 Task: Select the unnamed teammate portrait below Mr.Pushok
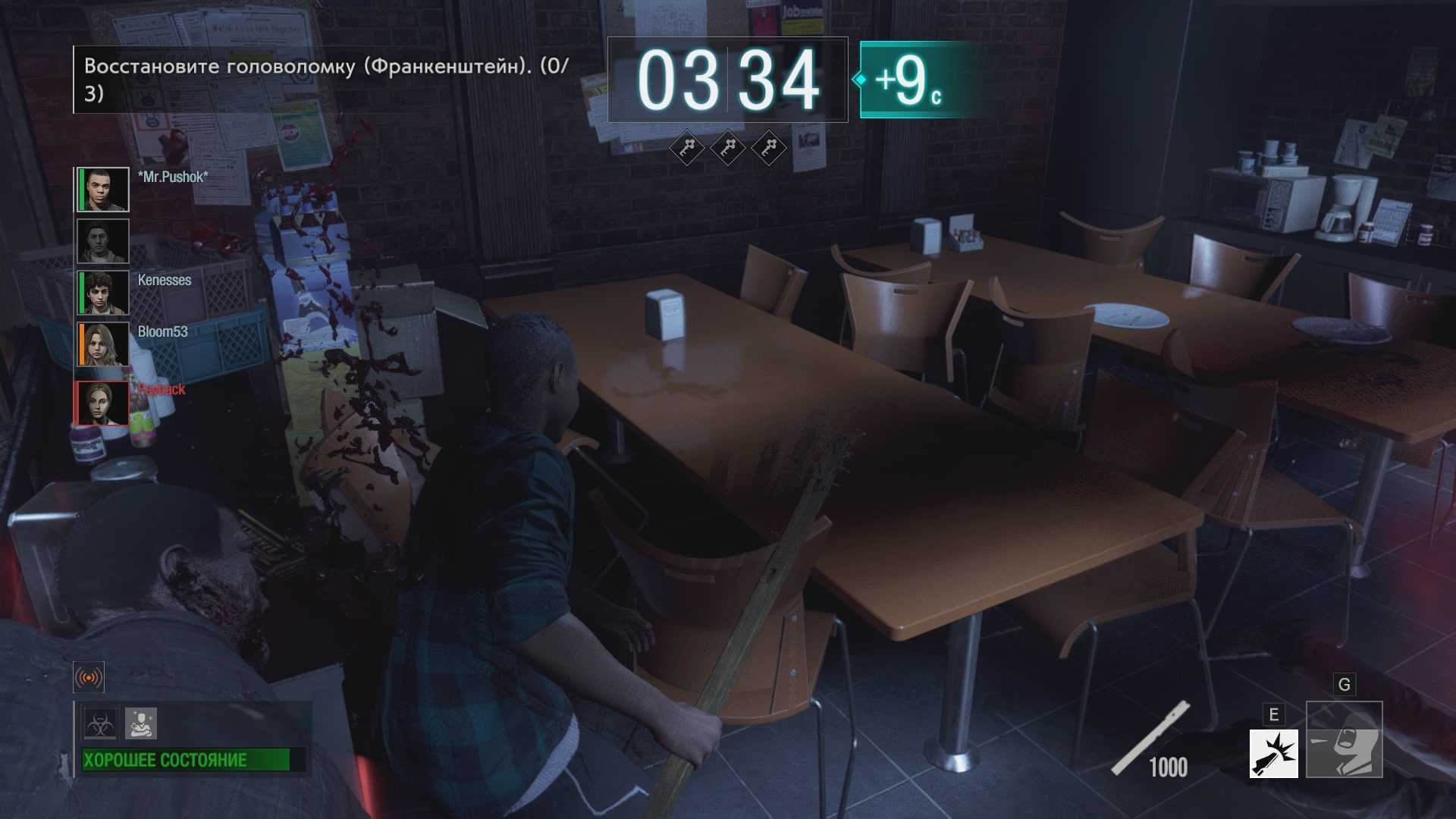click(x=103, y=241)
